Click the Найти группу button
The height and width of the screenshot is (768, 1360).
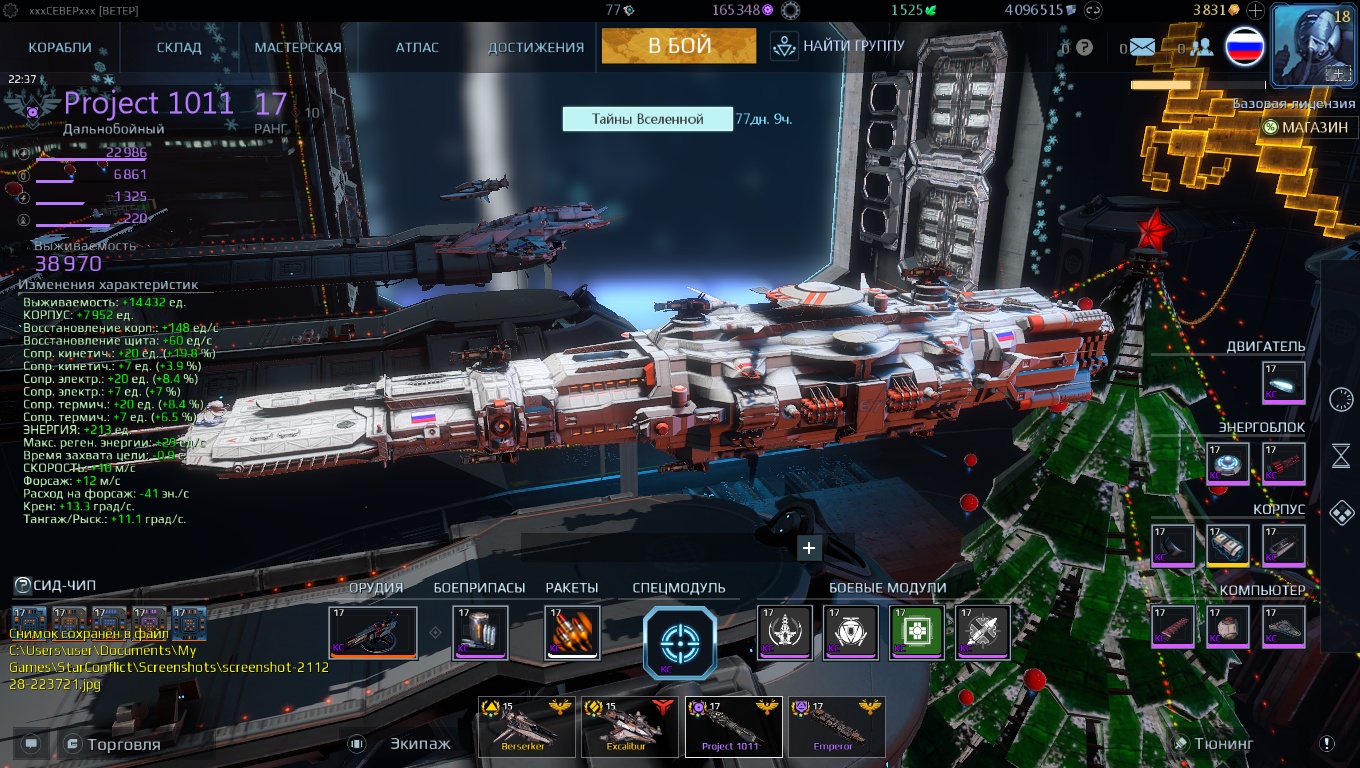tap(838, 45)
